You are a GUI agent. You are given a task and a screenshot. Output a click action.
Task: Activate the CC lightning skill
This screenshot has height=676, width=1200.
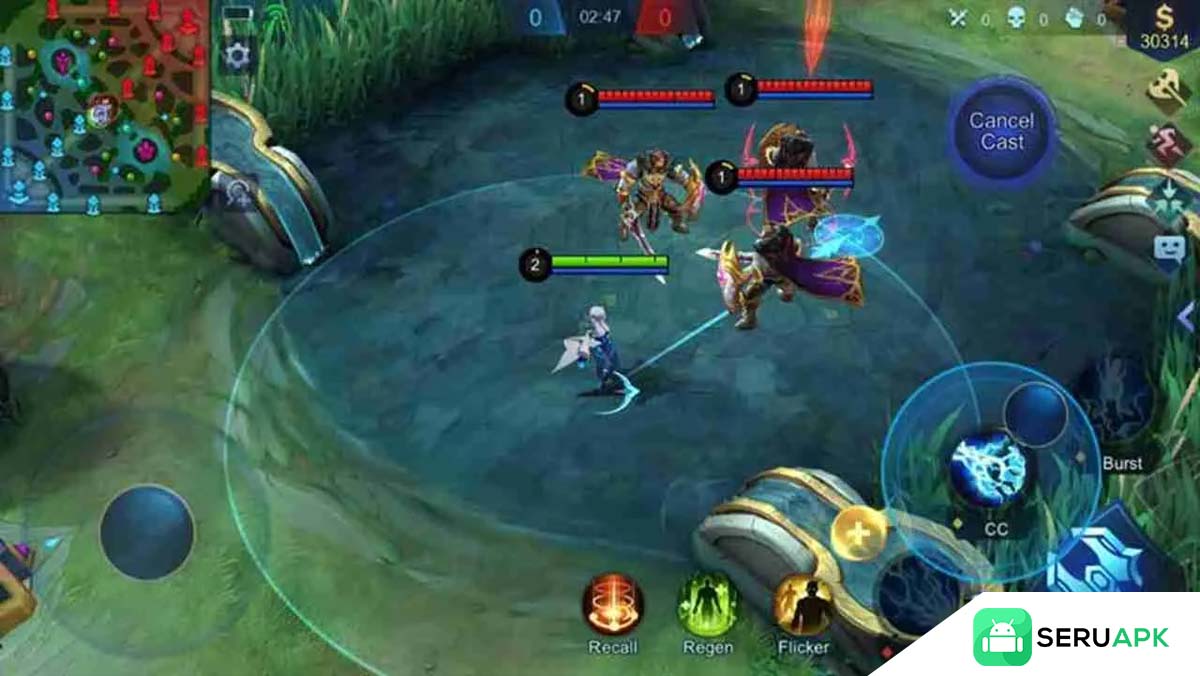(988, 470)
